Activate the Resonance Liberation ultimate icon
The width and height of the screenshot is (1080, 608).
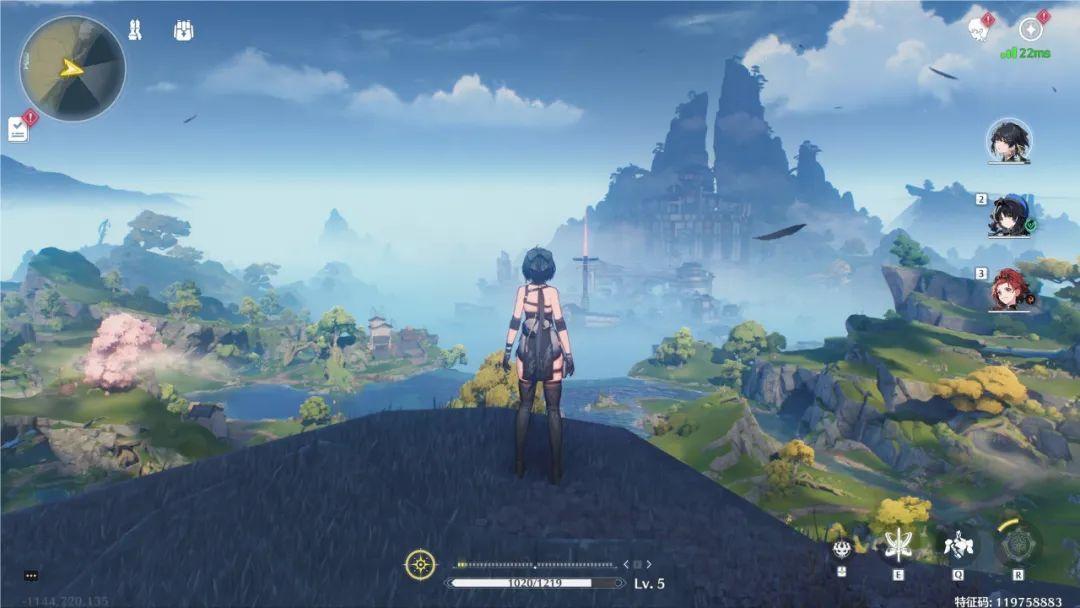(1019, 546)
